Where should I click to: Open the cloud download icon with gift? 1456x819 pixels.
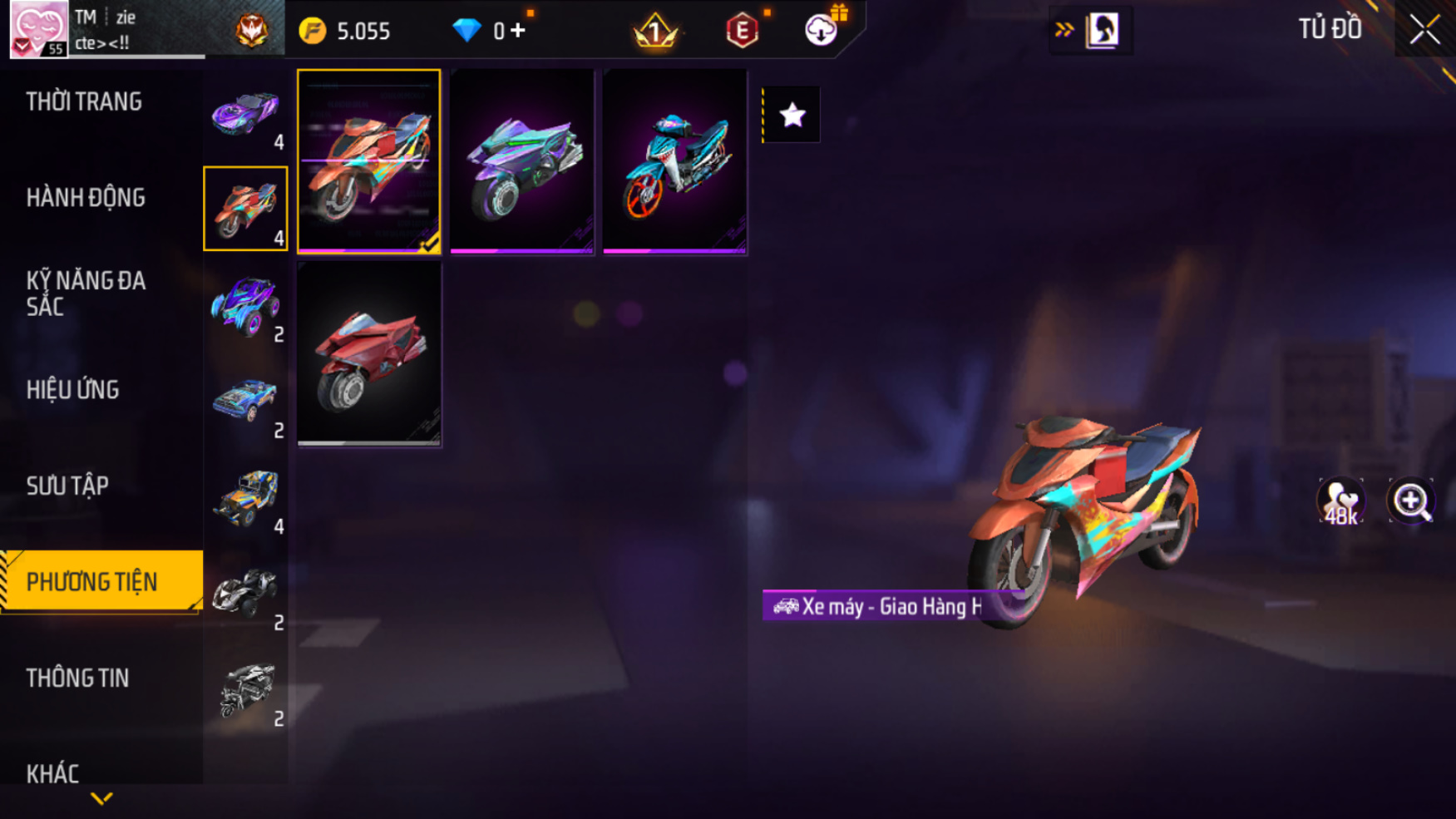point(822,30)
